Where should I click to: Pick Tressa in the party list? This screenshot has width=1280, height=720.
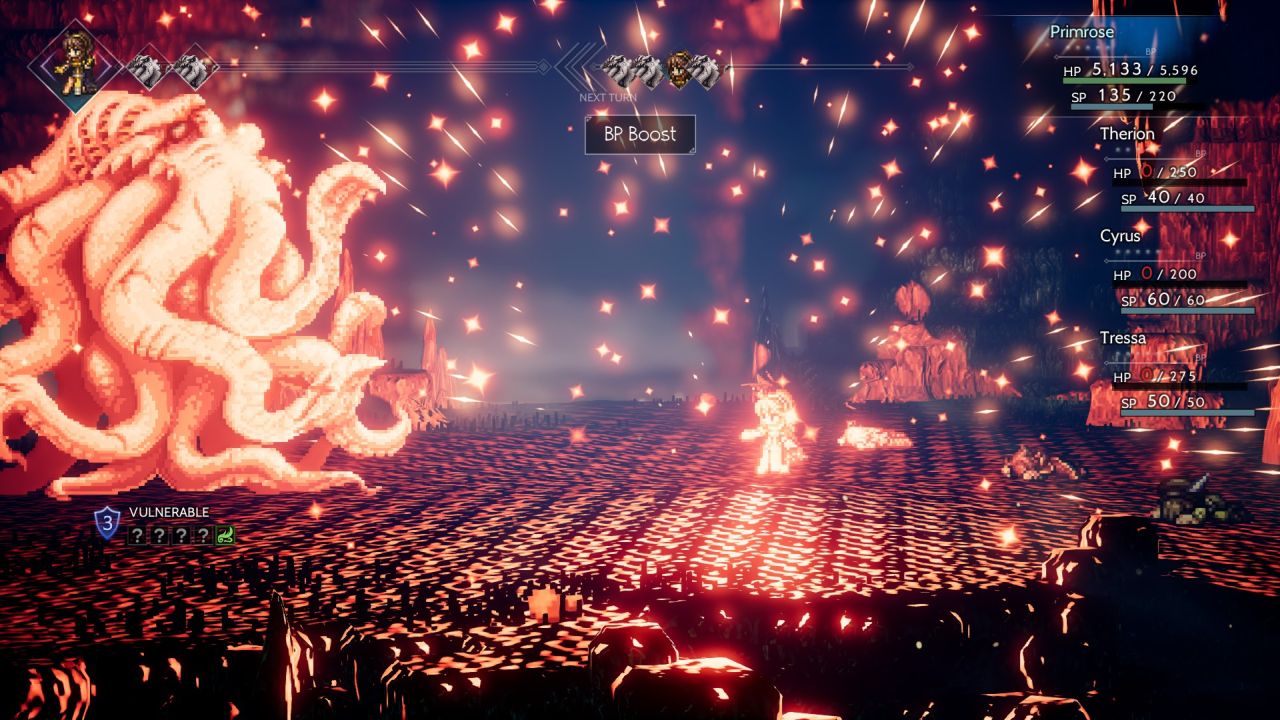click(x=1123, y=338)
